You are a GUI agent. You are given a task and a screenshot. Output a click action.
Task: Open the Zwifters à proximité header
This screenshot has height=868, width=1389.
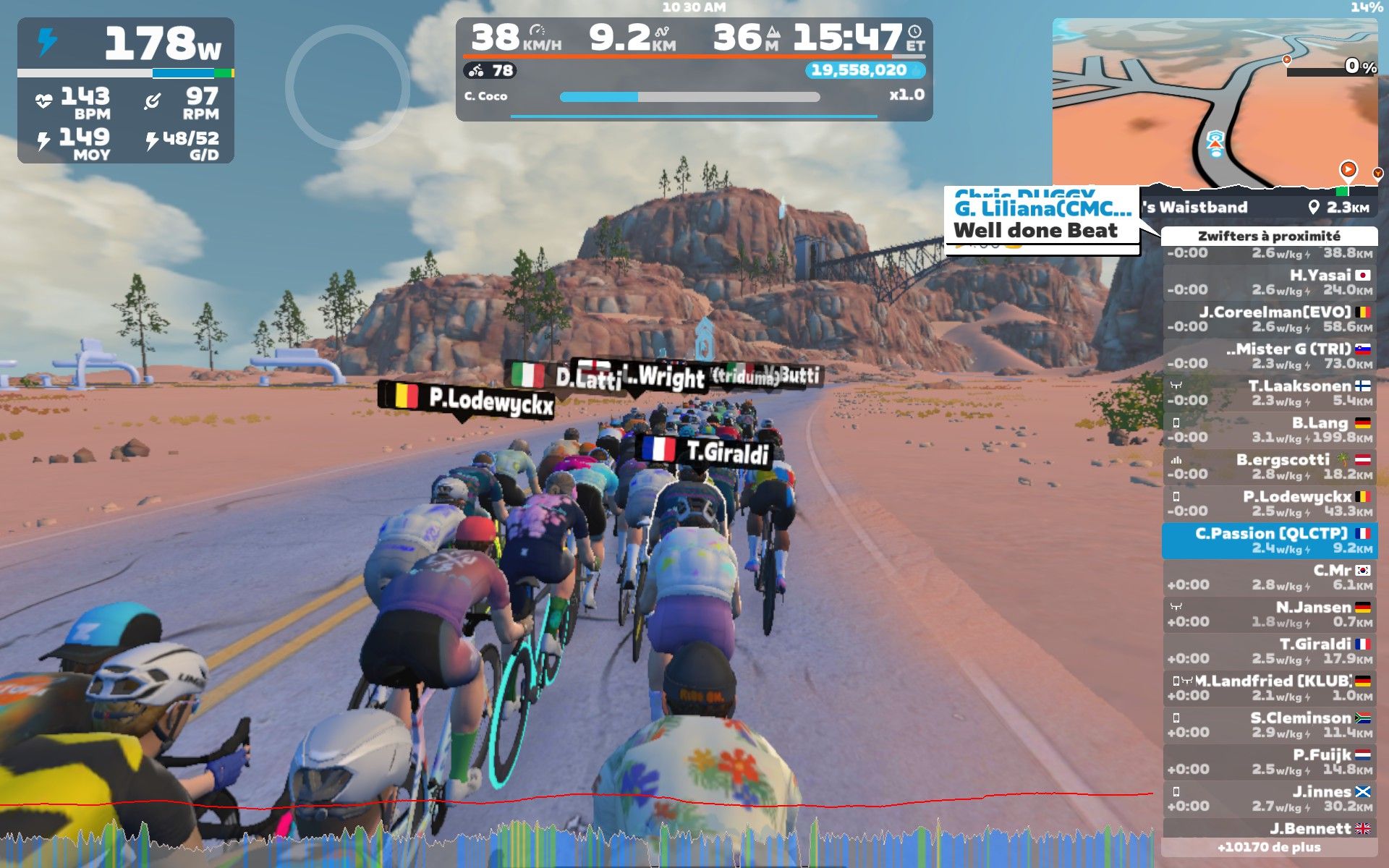[1269, 236]
